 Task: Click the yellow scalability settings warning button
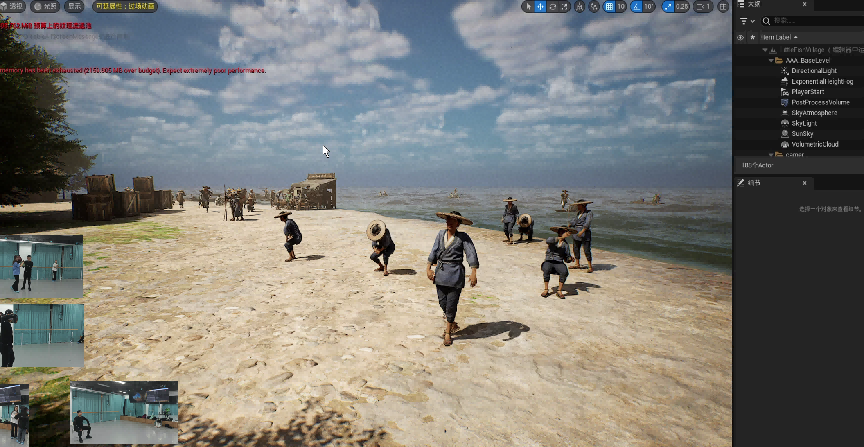[x=124, y=6]
